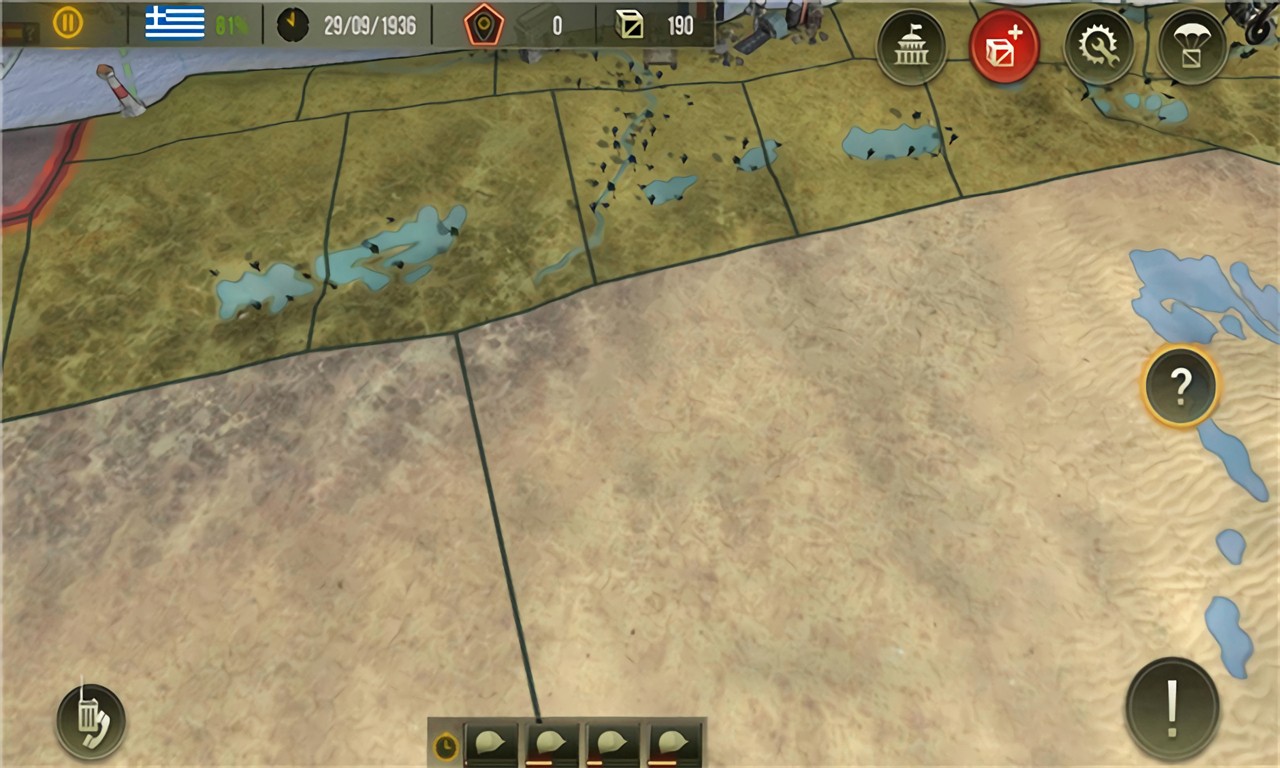Open the gear and wrench production menu
1280x768 pixels.
click(x=1099, y=47)
